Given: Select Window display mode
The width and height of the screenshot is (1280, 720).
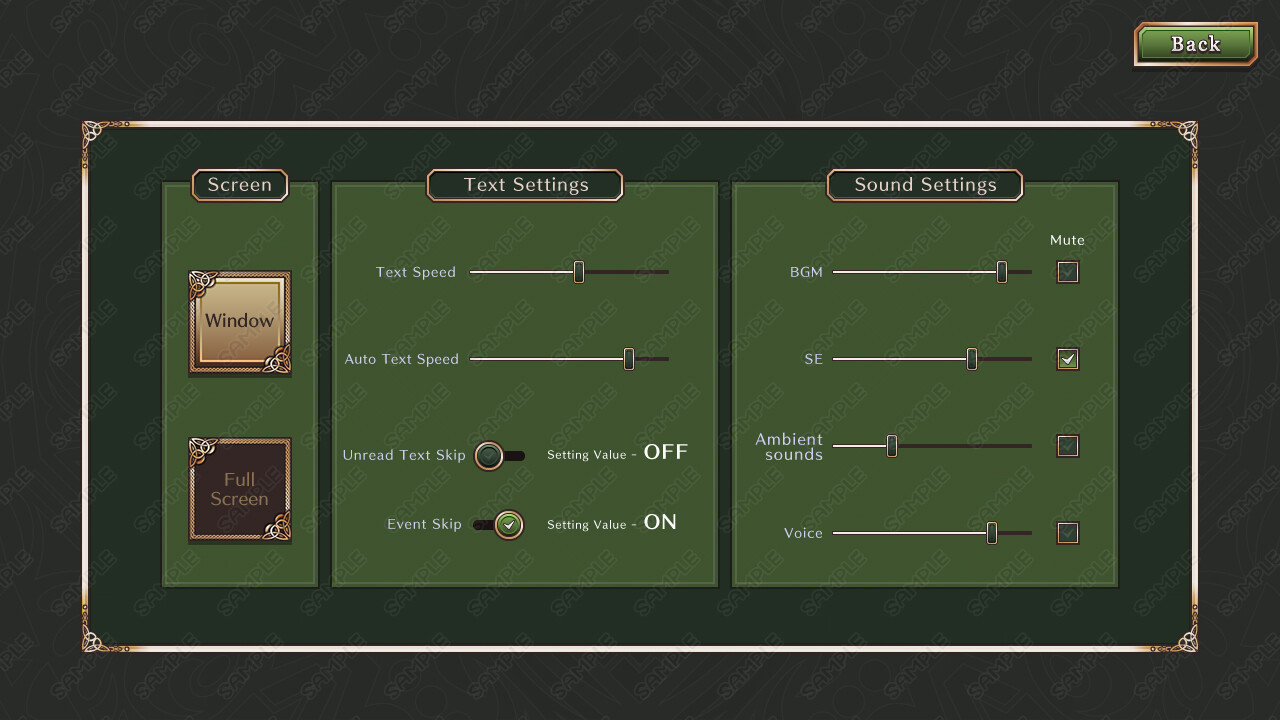Looking at the screenshot, I should point(240,321).
